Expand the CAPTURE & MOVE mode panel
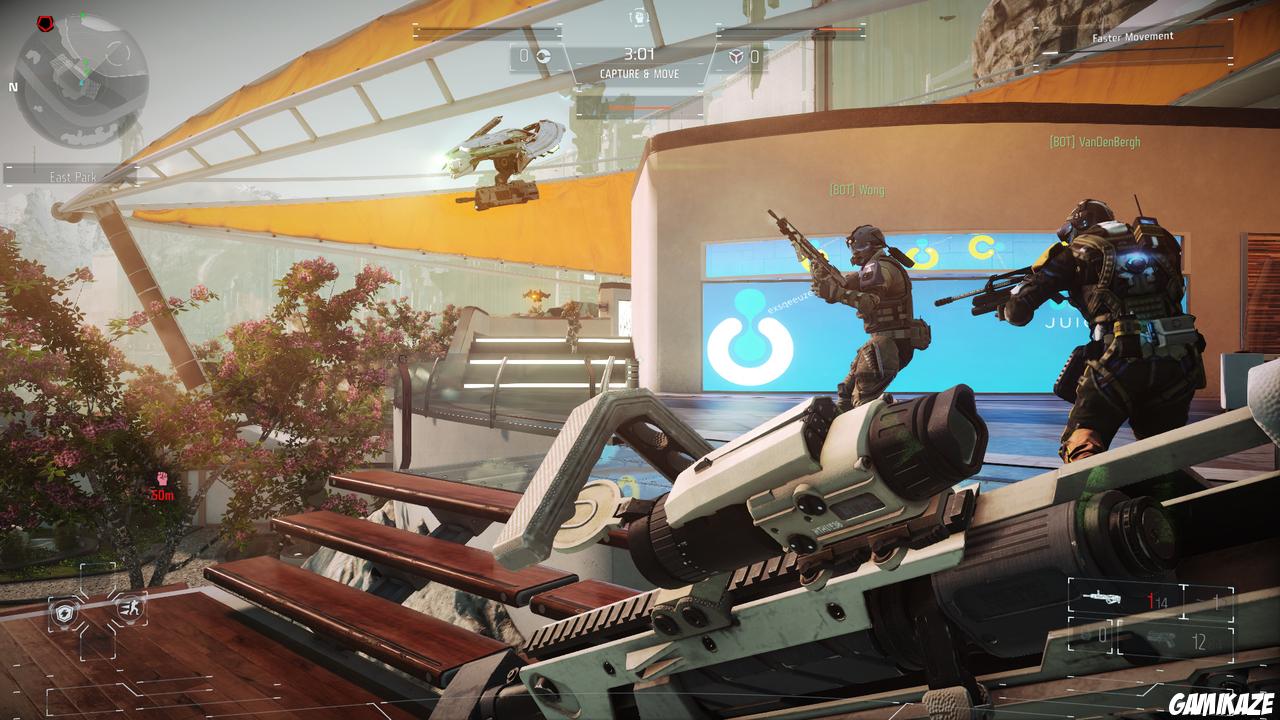Image resolution: width=1280 pixels, height=720 pixels. pos(640,72)
